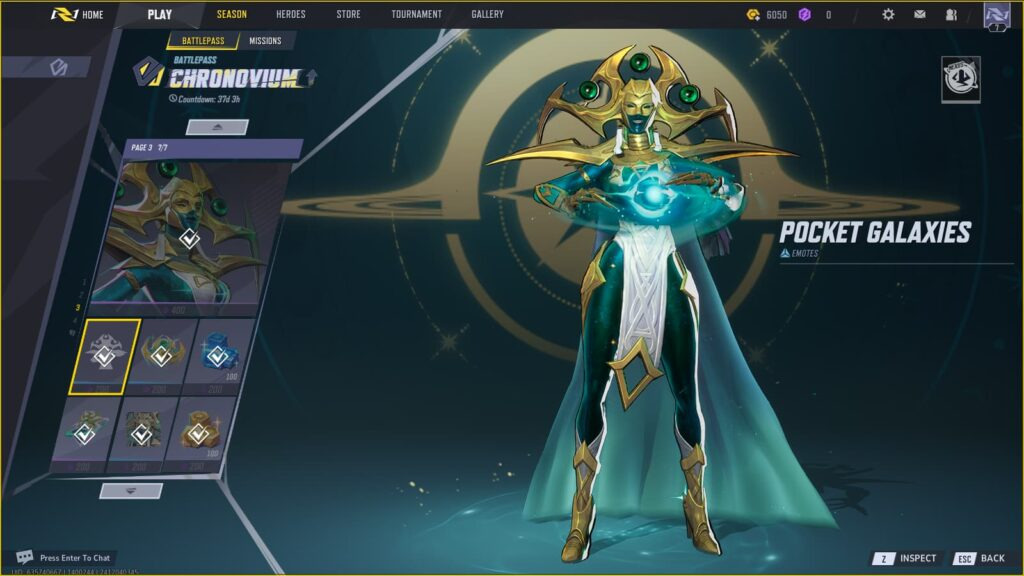Open the player profile avatar

(x=996, y=15)
